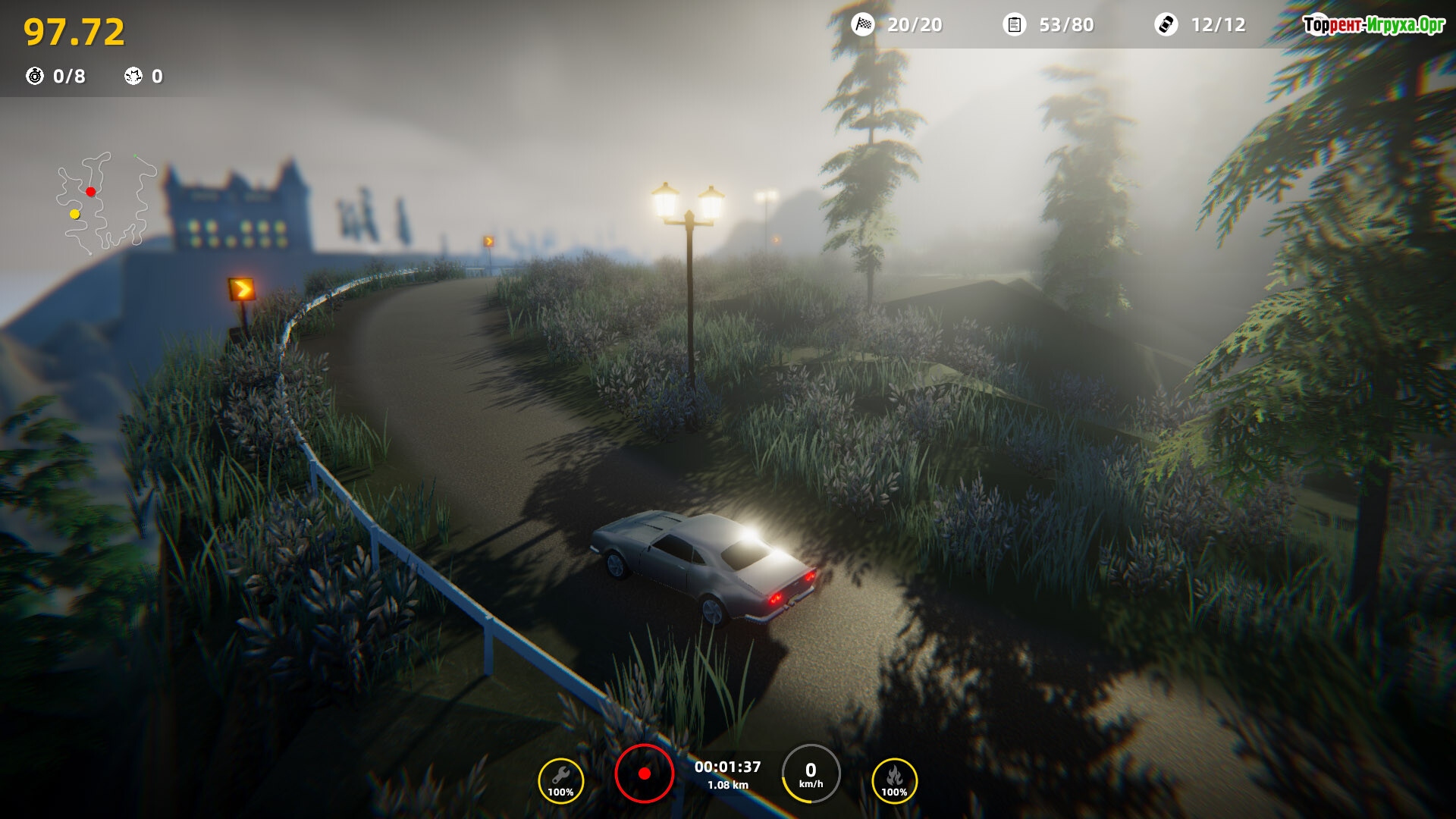Open the Торрент-Игруха.Орг watermark link
Viewport: 1456px width, 819px height.
1373,25
